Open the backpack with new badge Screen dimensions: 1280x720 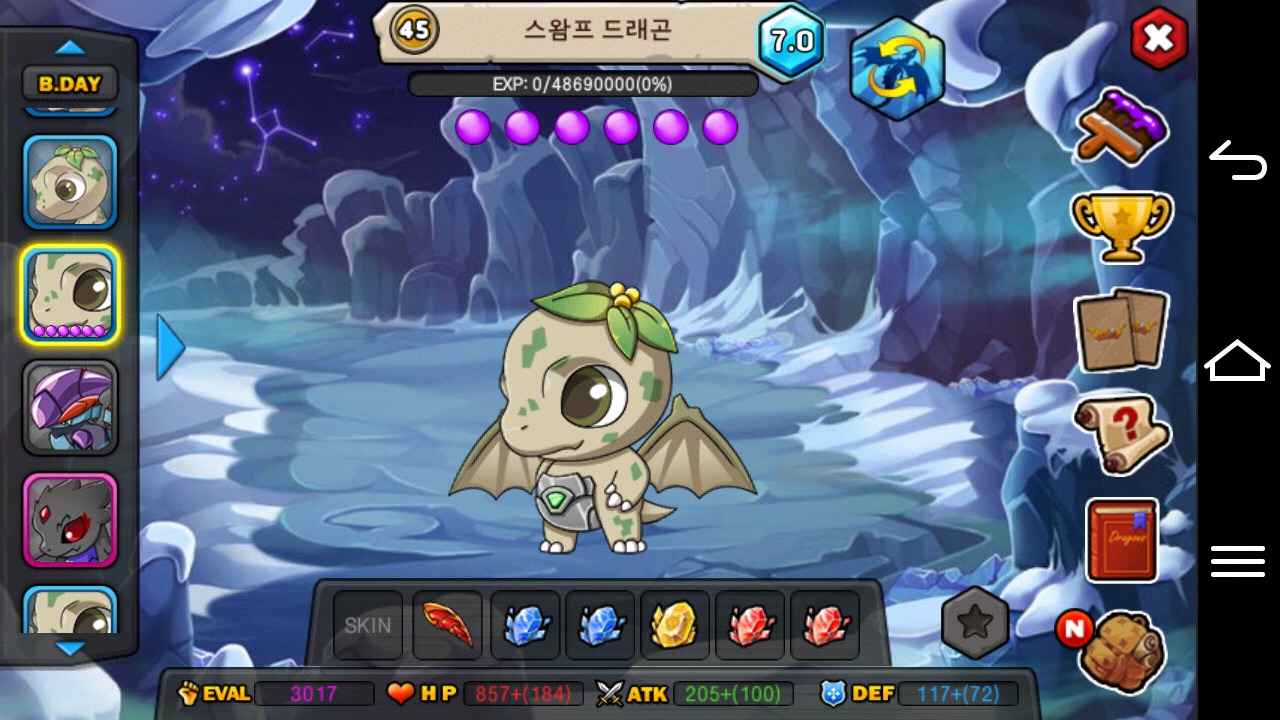pyautogui.click(x=1122, y=648)
